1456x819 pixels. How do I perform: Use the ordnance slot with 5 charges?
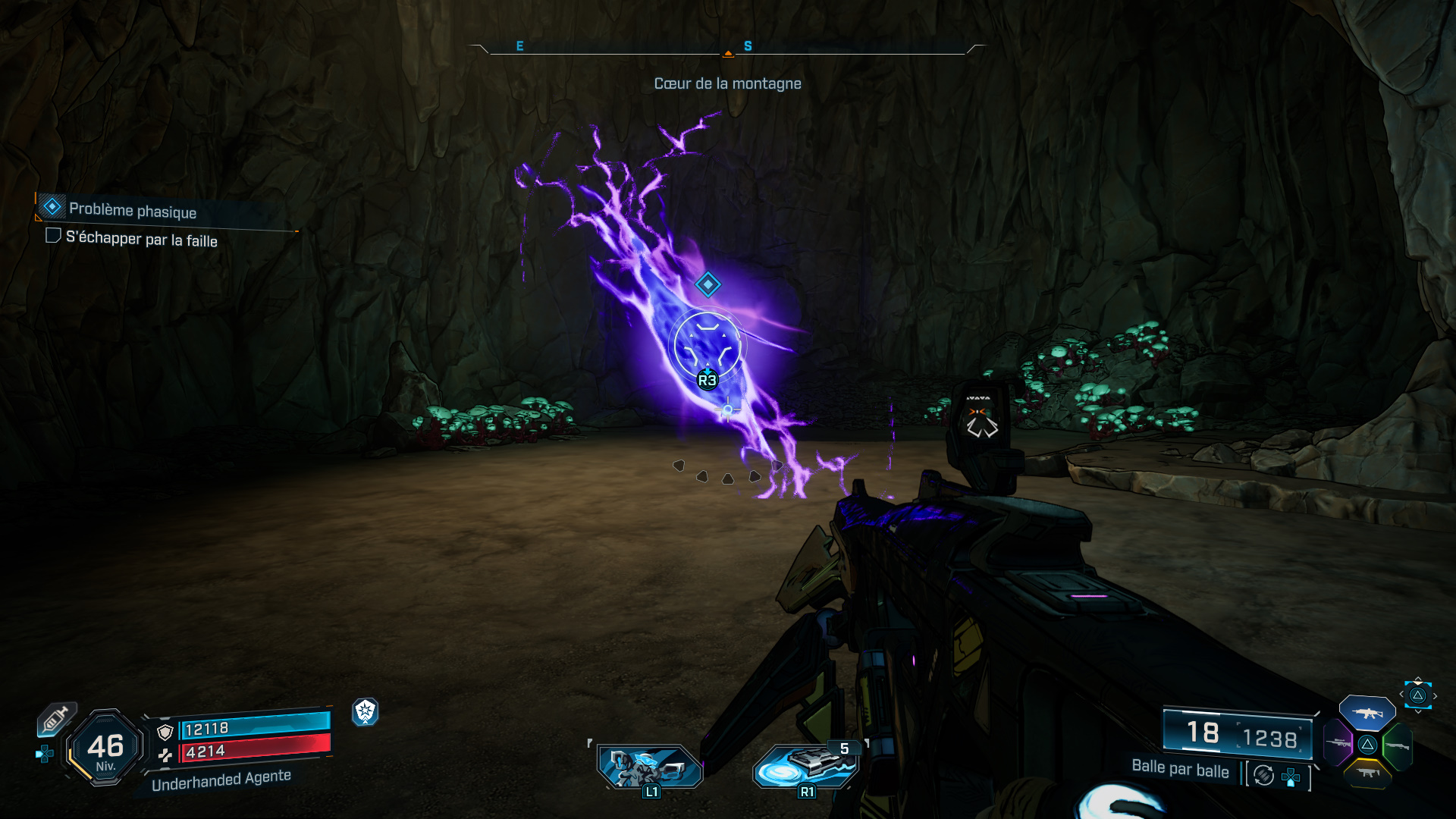point(807,764)
